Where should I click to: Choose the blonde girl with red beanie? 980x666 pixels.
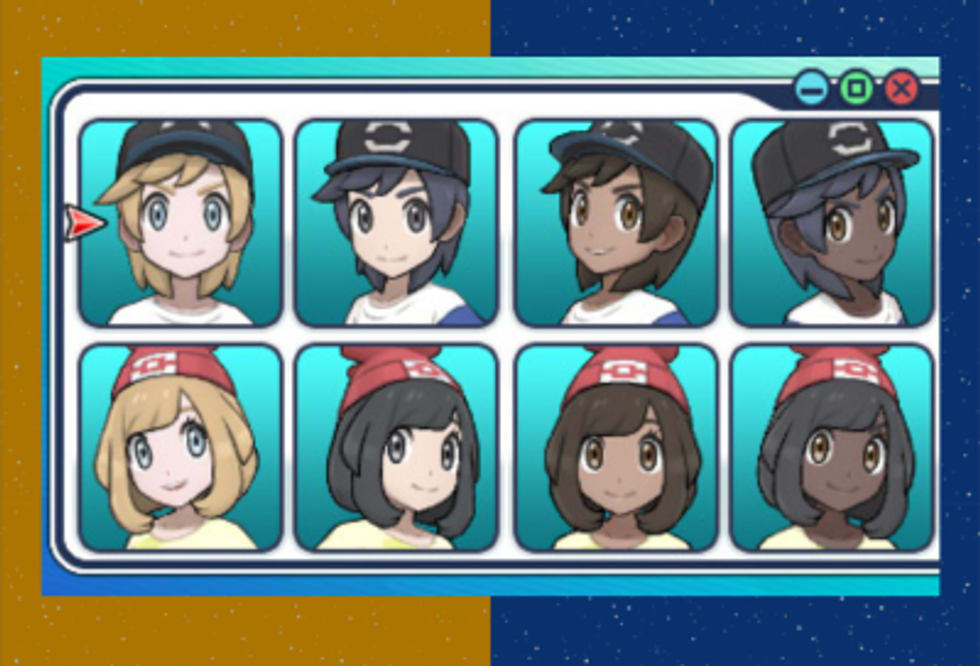[180, 448]
